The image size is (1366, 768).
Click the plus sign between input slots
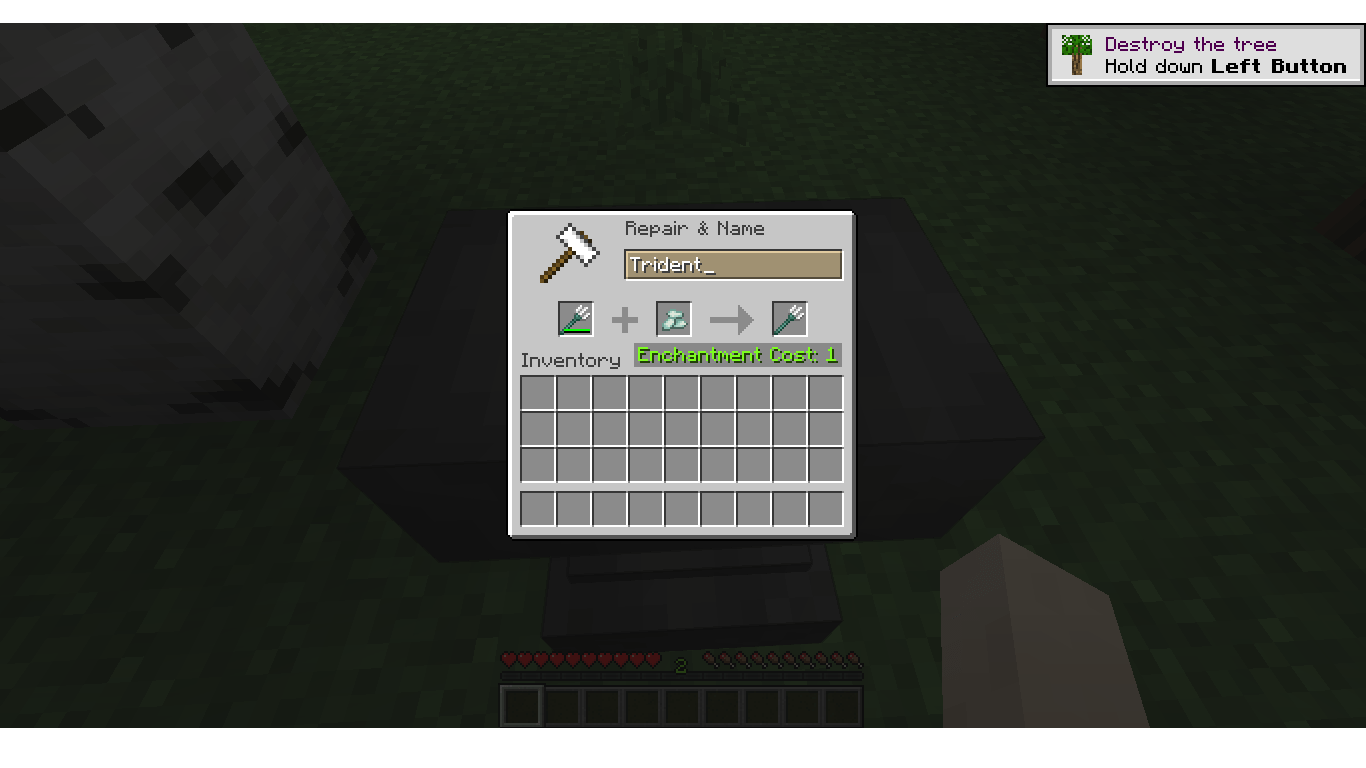click(x=624, y=319)
